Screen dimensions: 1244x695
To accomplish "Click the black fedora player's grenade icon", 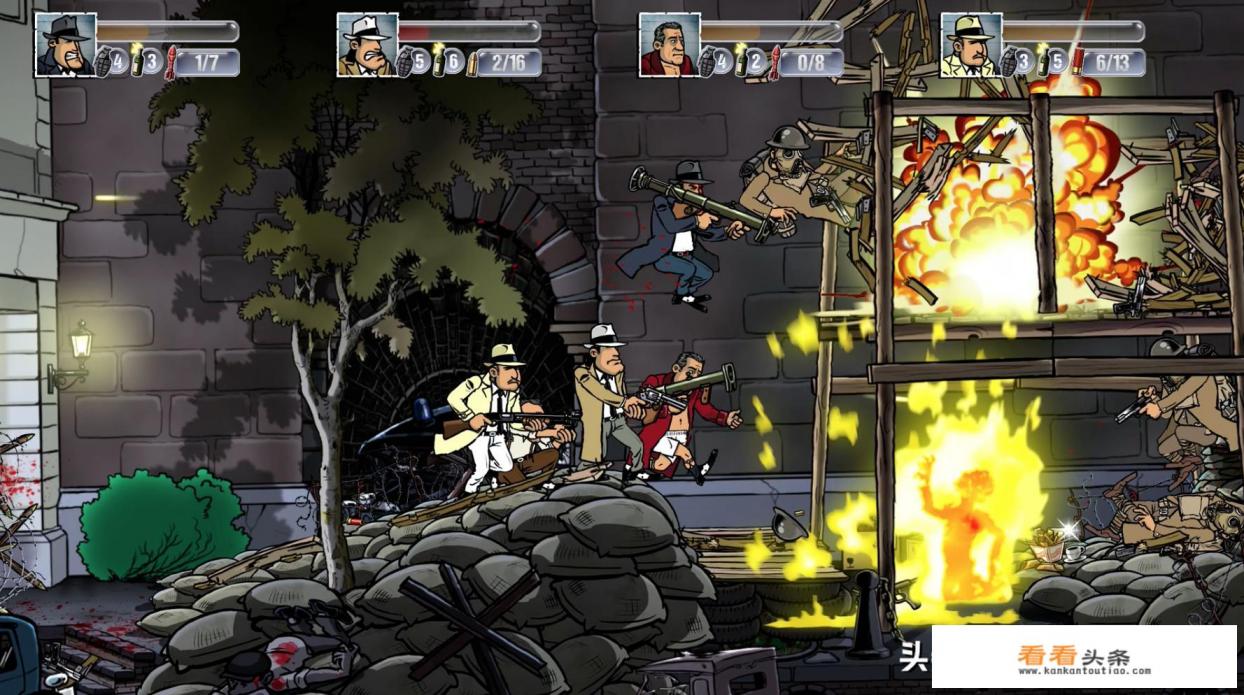I will coord(105,62).
